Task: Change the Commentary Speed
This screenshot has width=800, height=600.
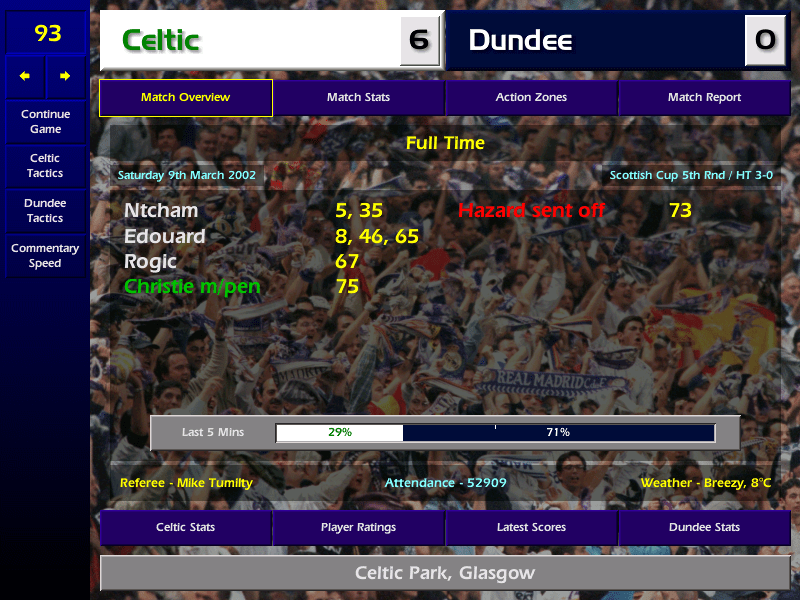Action: point(45,256)
